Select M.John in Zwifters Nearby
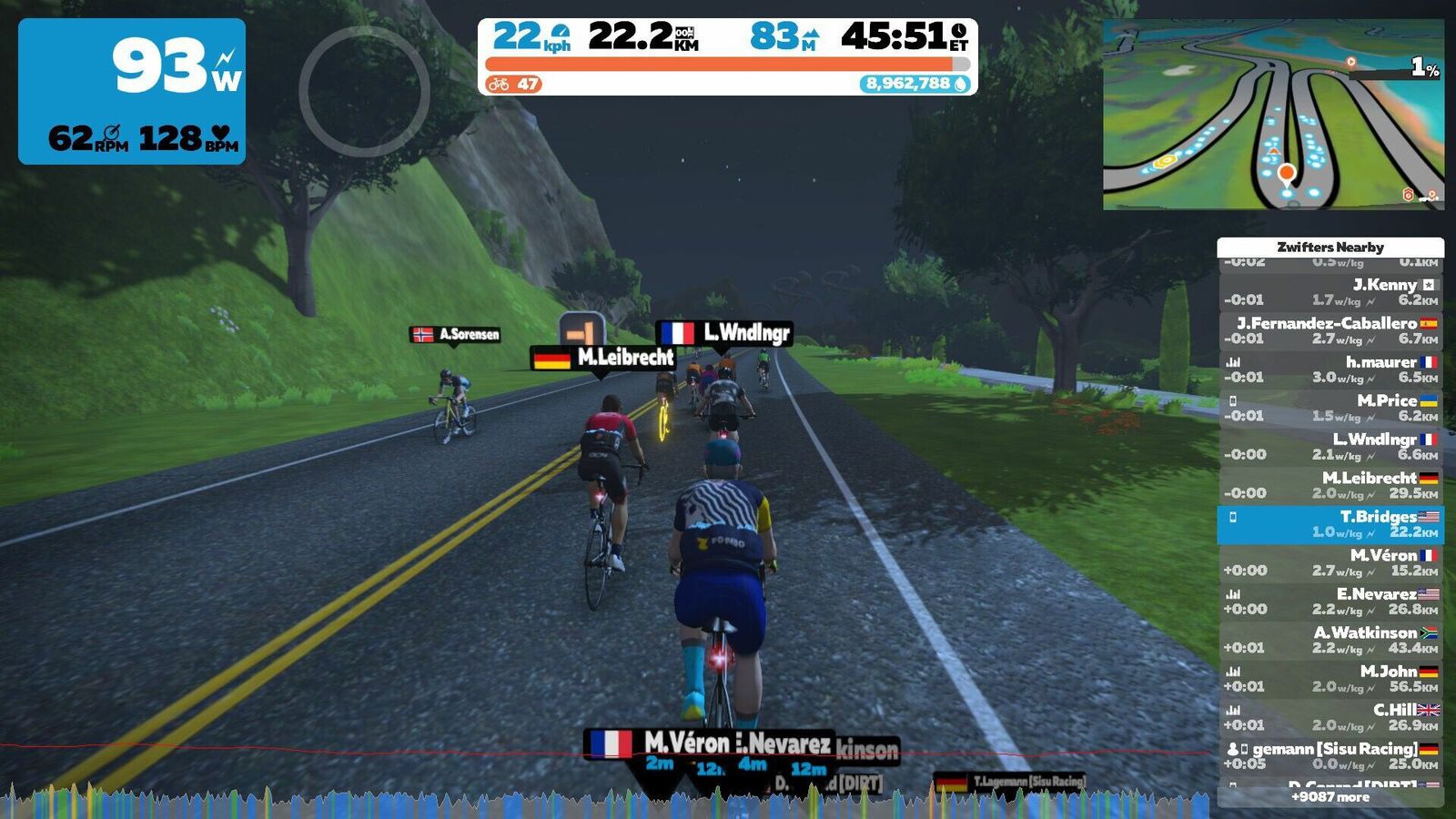 1330,679
